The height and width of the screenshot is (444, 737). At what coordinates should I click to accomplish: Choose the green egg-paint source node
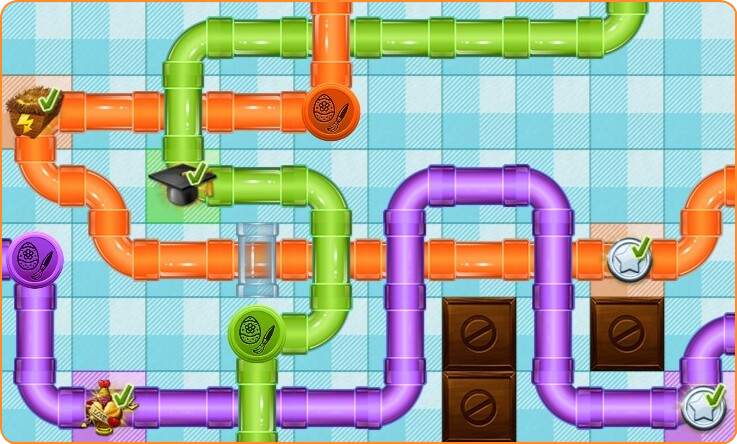click(x=255, y=334)
